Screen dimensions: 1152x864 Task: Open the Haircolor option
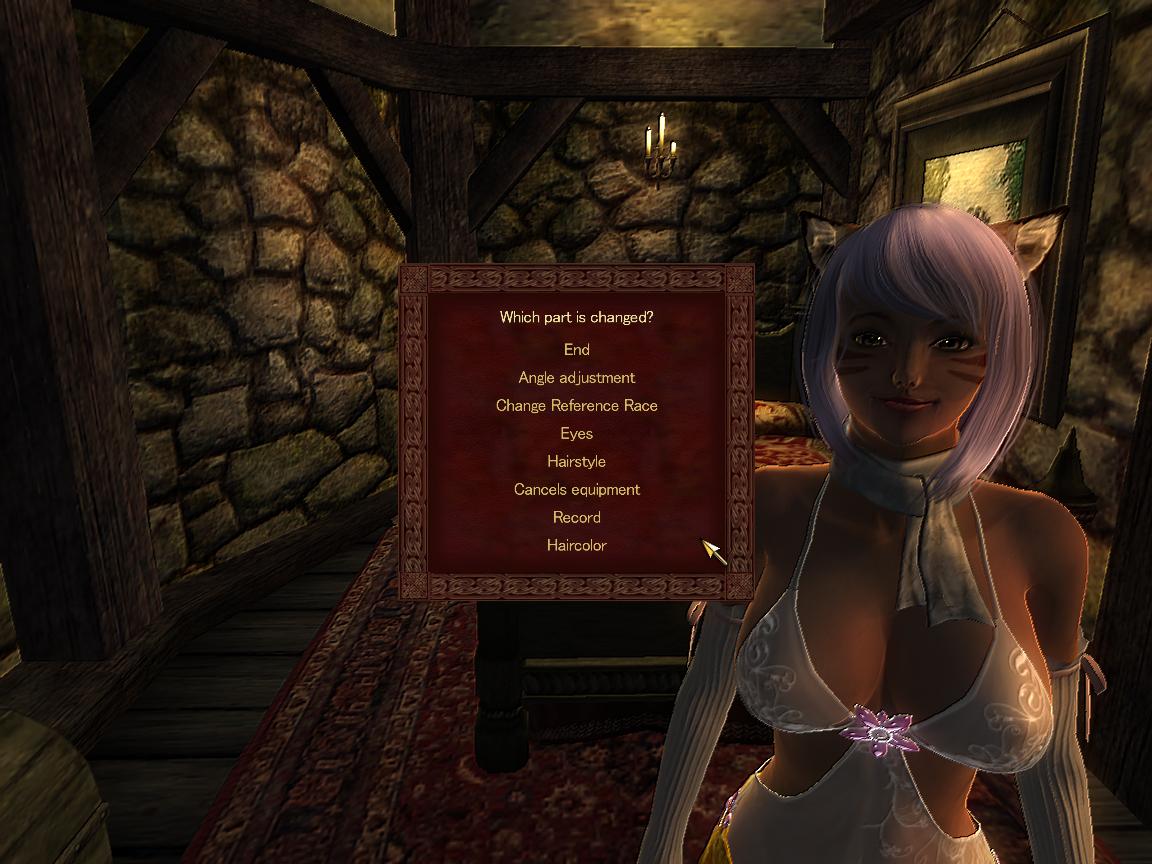coord(576,546)
